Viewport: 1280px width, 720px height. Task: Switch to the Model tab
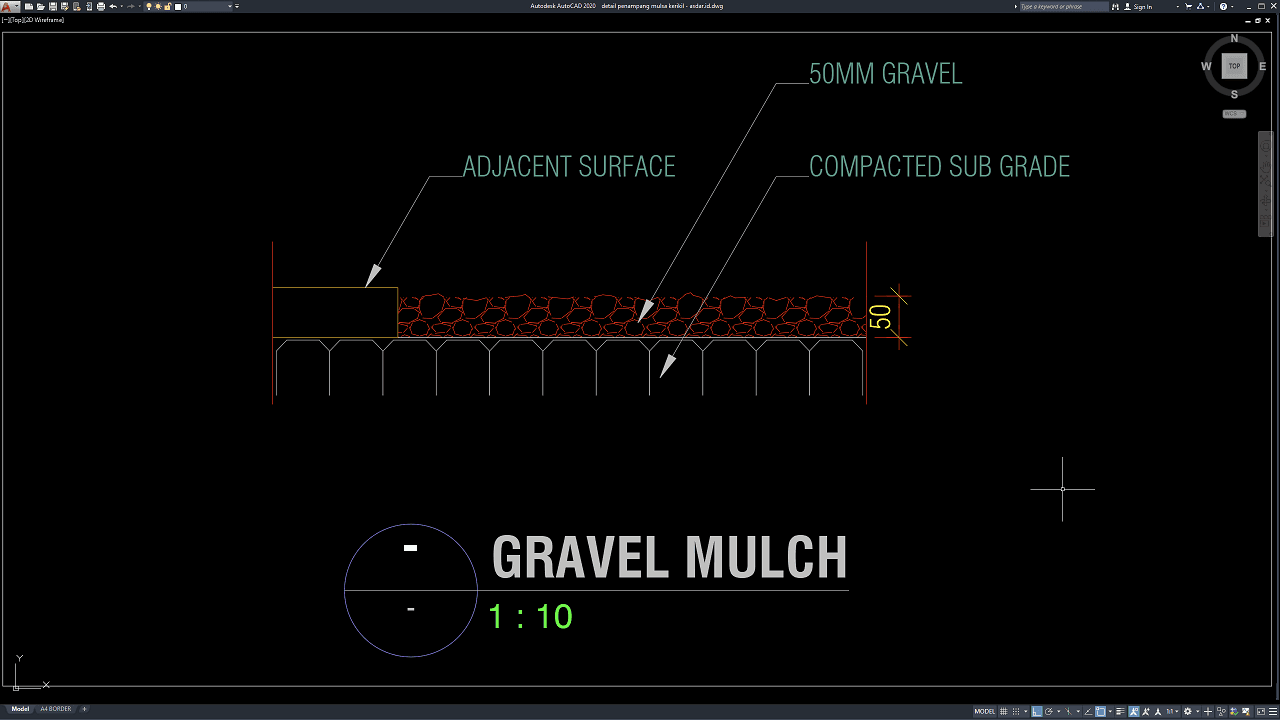20,709
